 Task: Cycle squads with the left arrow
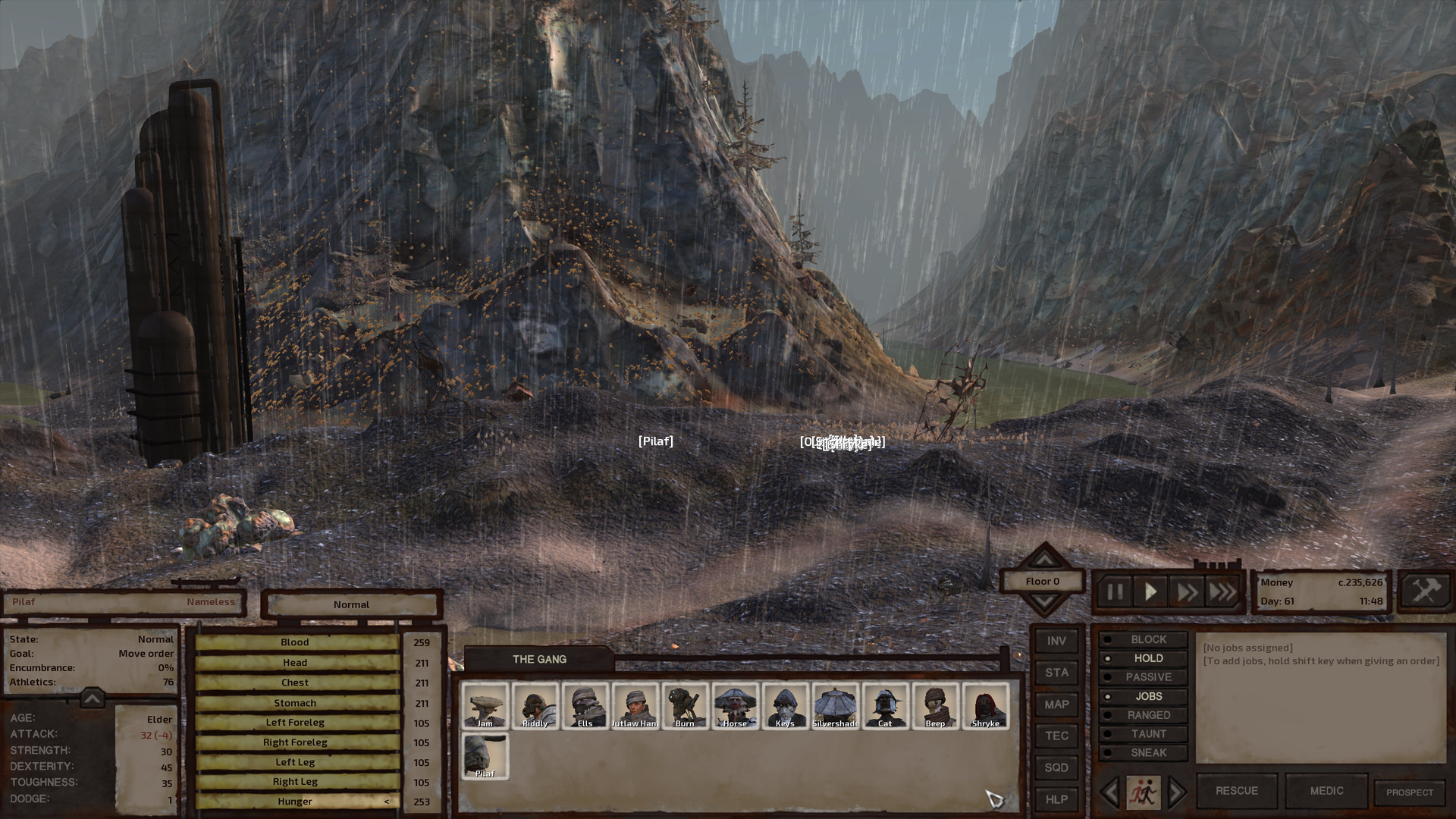pos(1111,790)
